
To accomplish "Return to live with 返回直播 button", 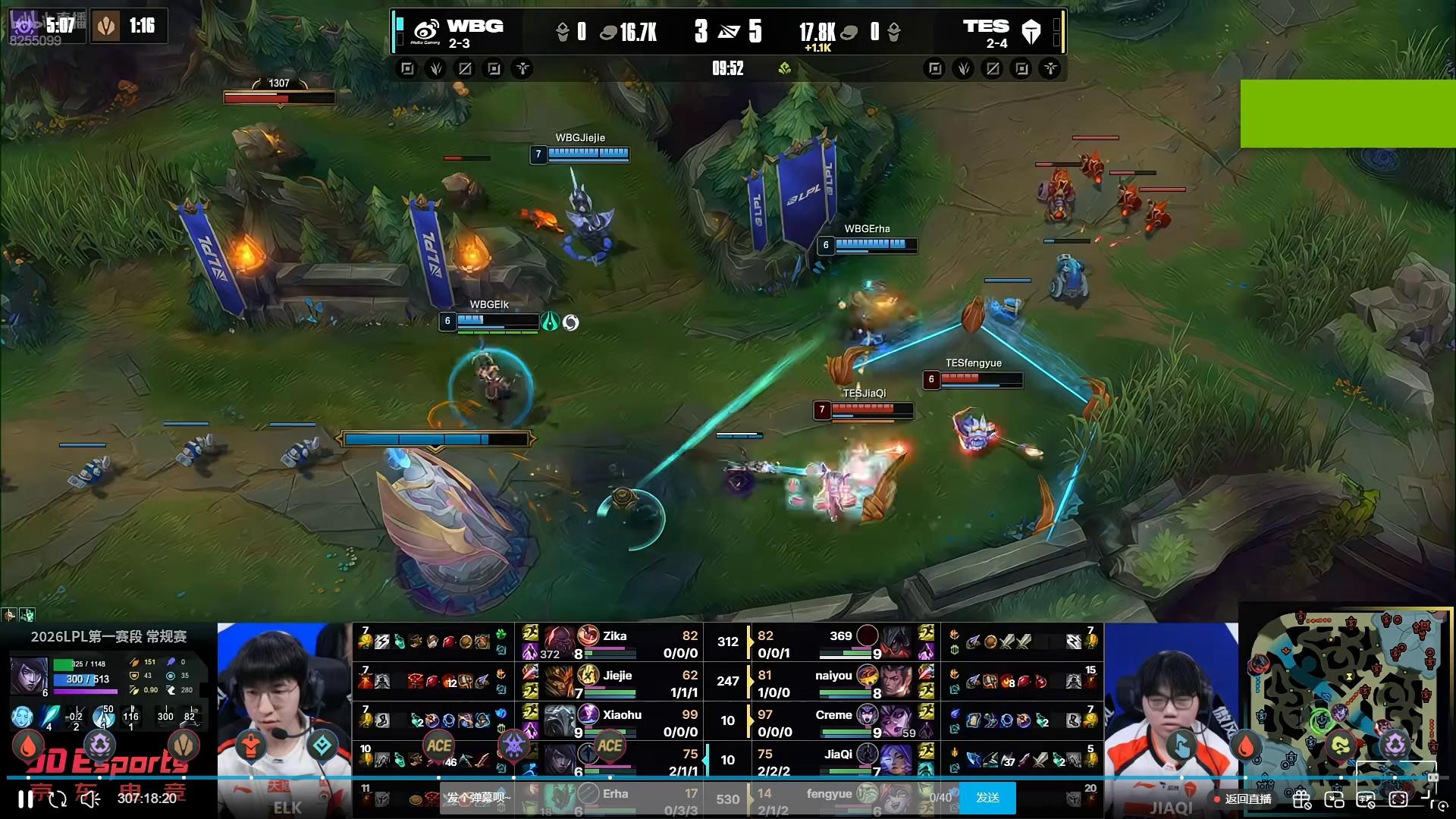I will tap(1244, 799).
